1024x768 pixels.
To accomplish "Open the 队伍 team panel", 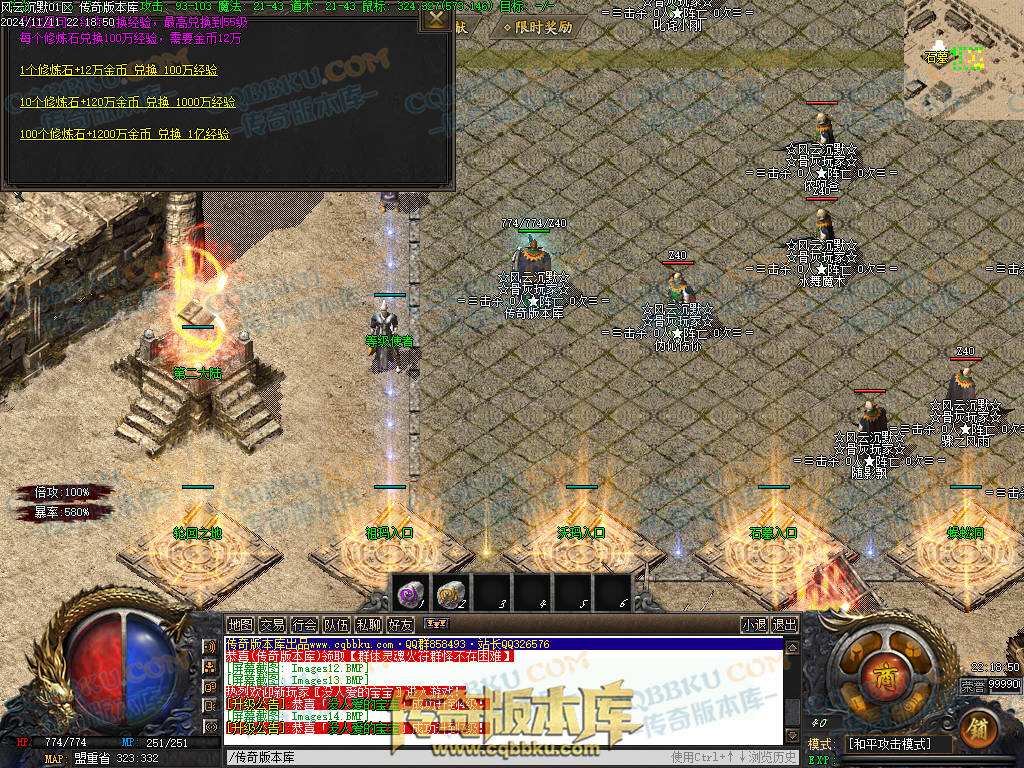I will coord(336,625).
